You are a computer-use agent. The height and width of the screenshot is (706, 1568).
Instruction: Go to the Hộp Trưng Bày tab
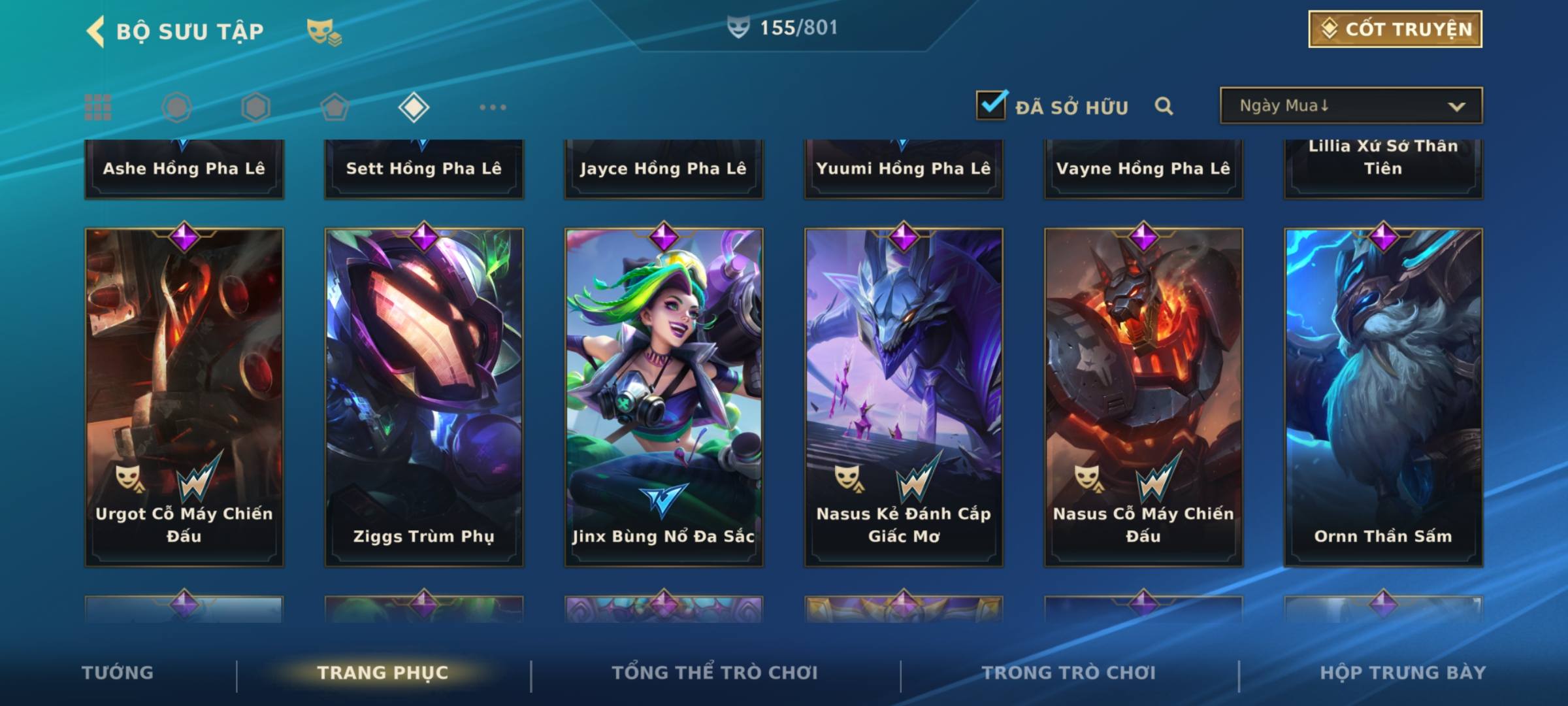(x=1403, y=673)
